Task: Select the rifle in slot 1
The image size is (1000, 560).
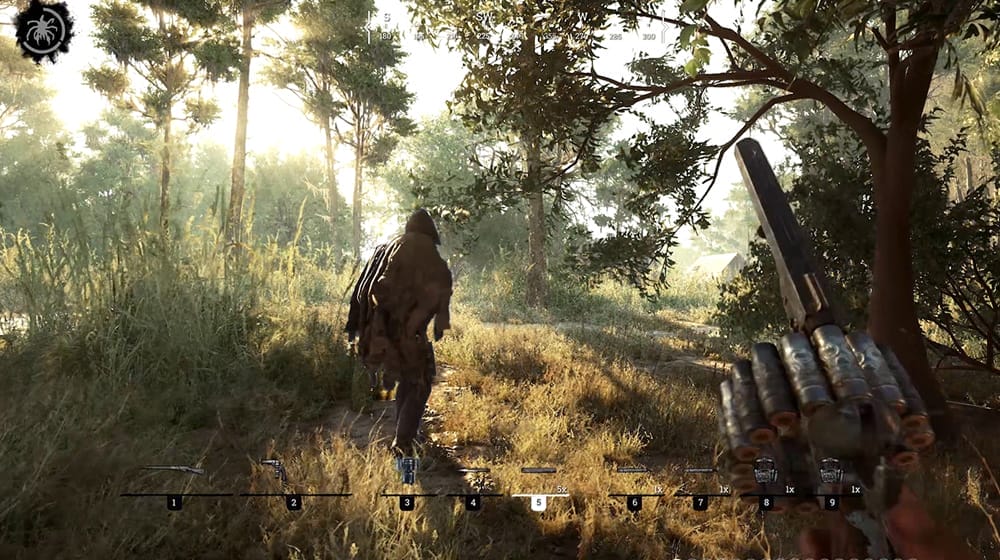Action: pos(174,470)
